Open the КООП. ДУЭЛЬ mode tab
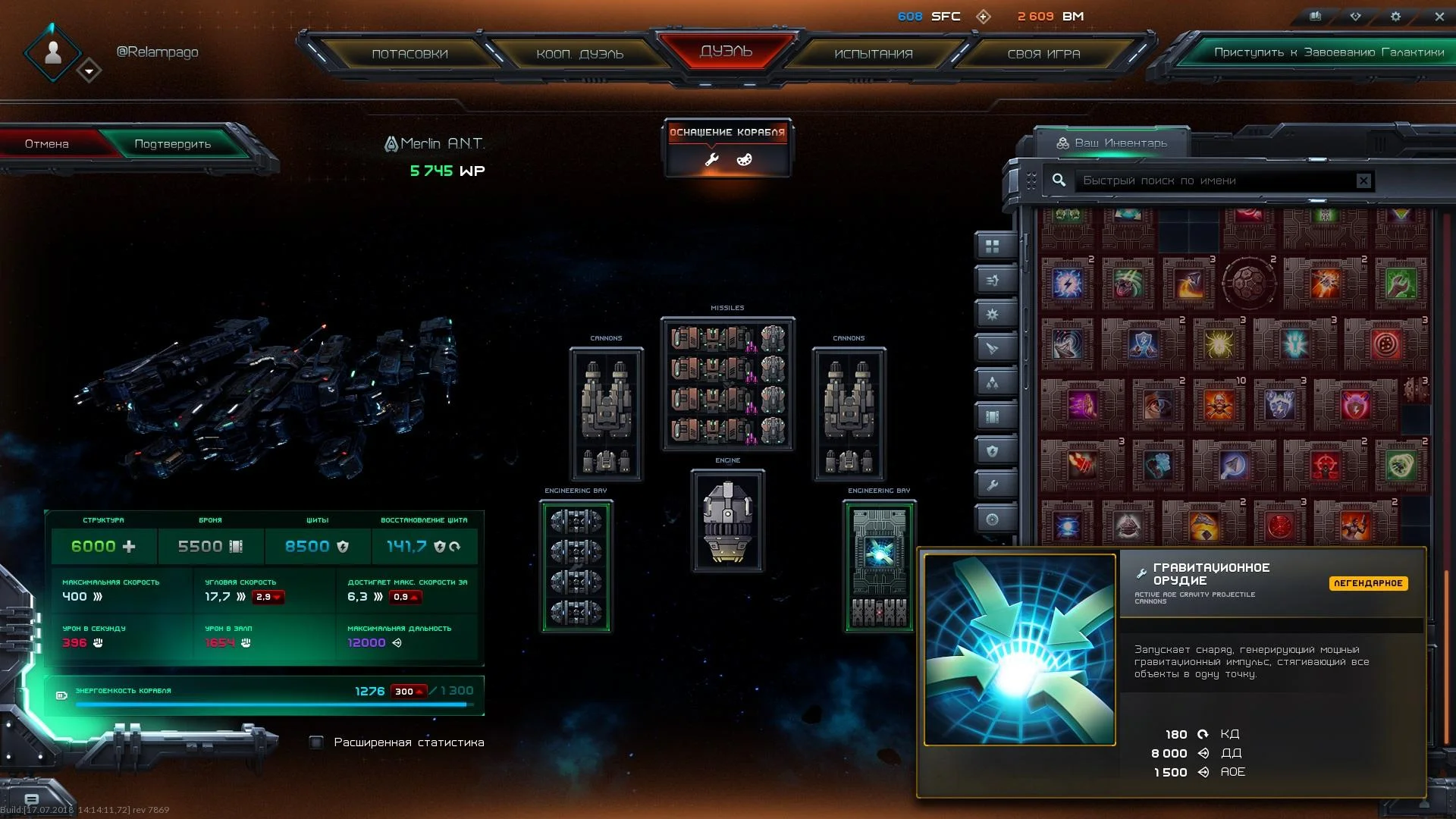 [x=579, y=54]
